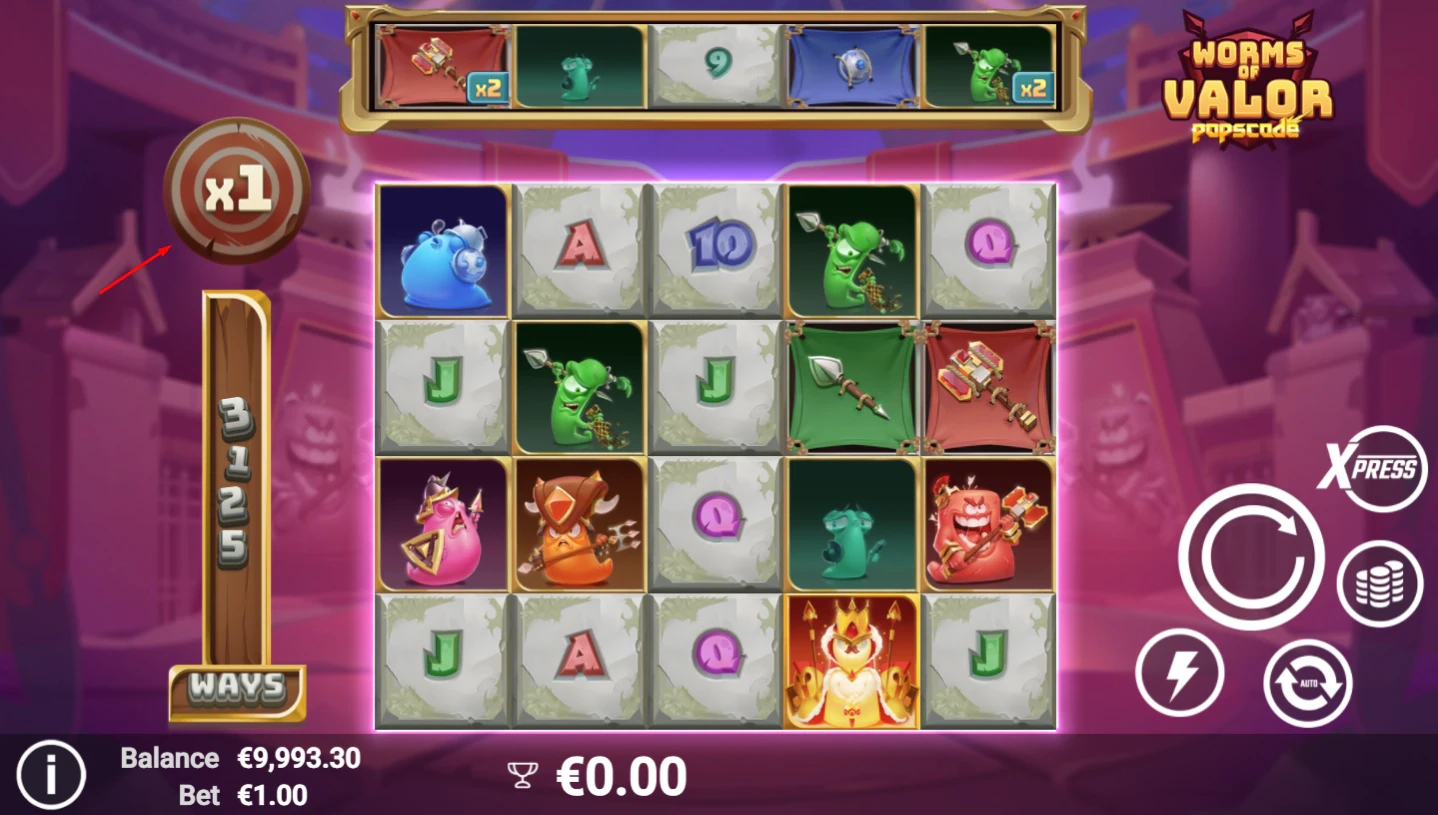Click the win display showing €0.00
This screenshot has width=1438, height=815.
(x=622, y=774)
